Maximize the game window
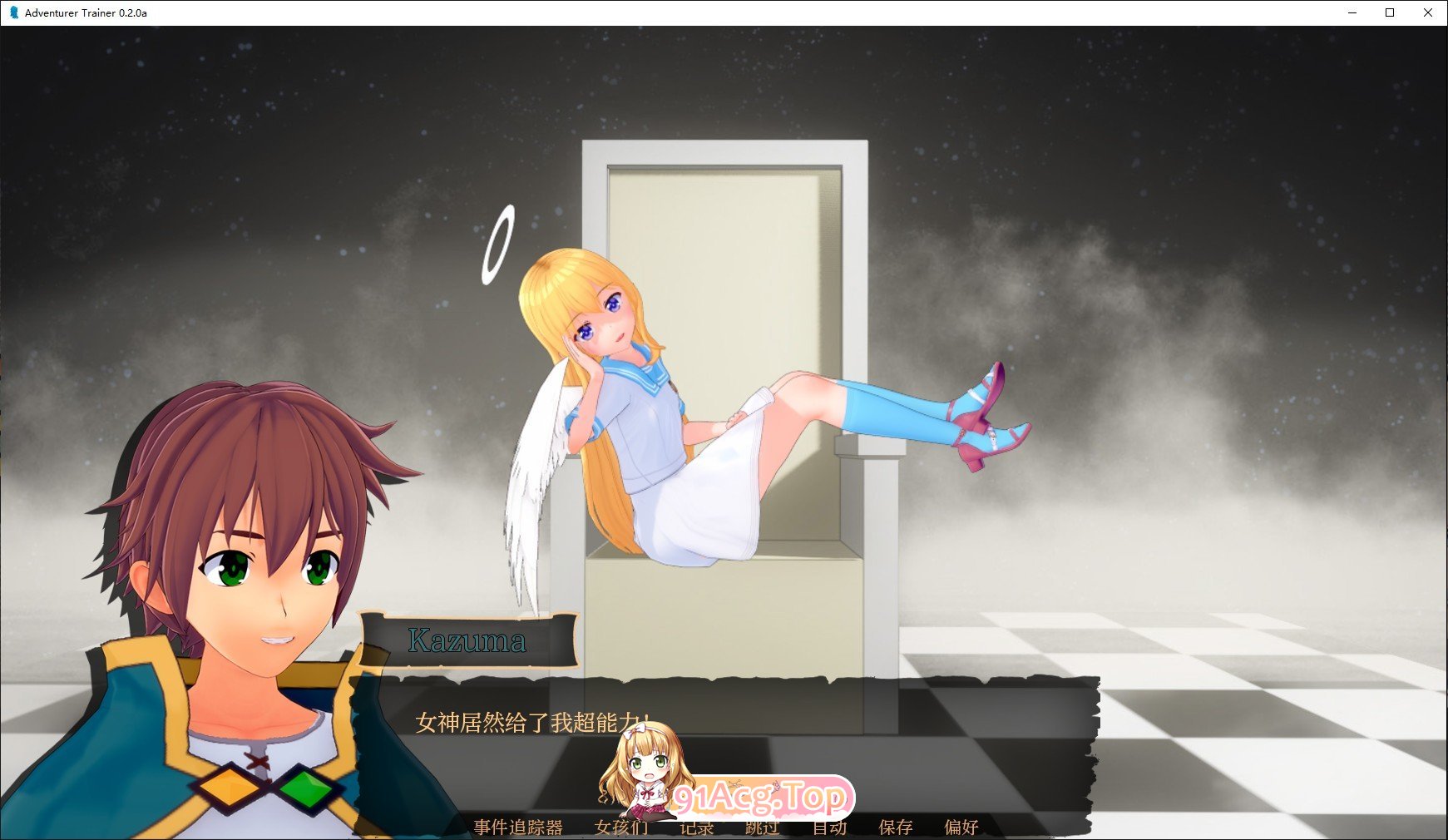This screenshot has height=840, width=1448. (x=1391, y=12)
